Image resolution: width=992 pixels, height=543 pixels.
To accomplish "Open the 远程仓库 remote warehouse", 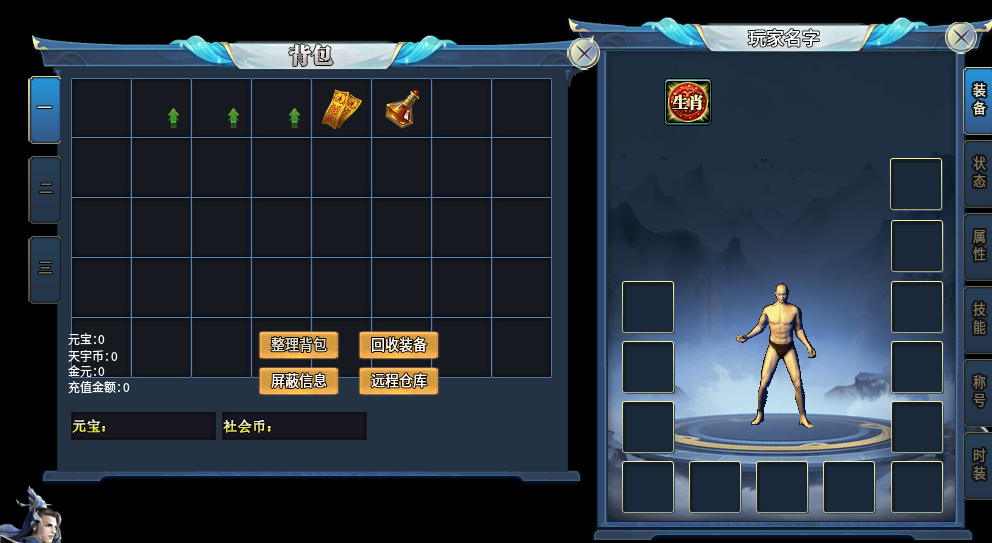I will click(x=398, y=381).
